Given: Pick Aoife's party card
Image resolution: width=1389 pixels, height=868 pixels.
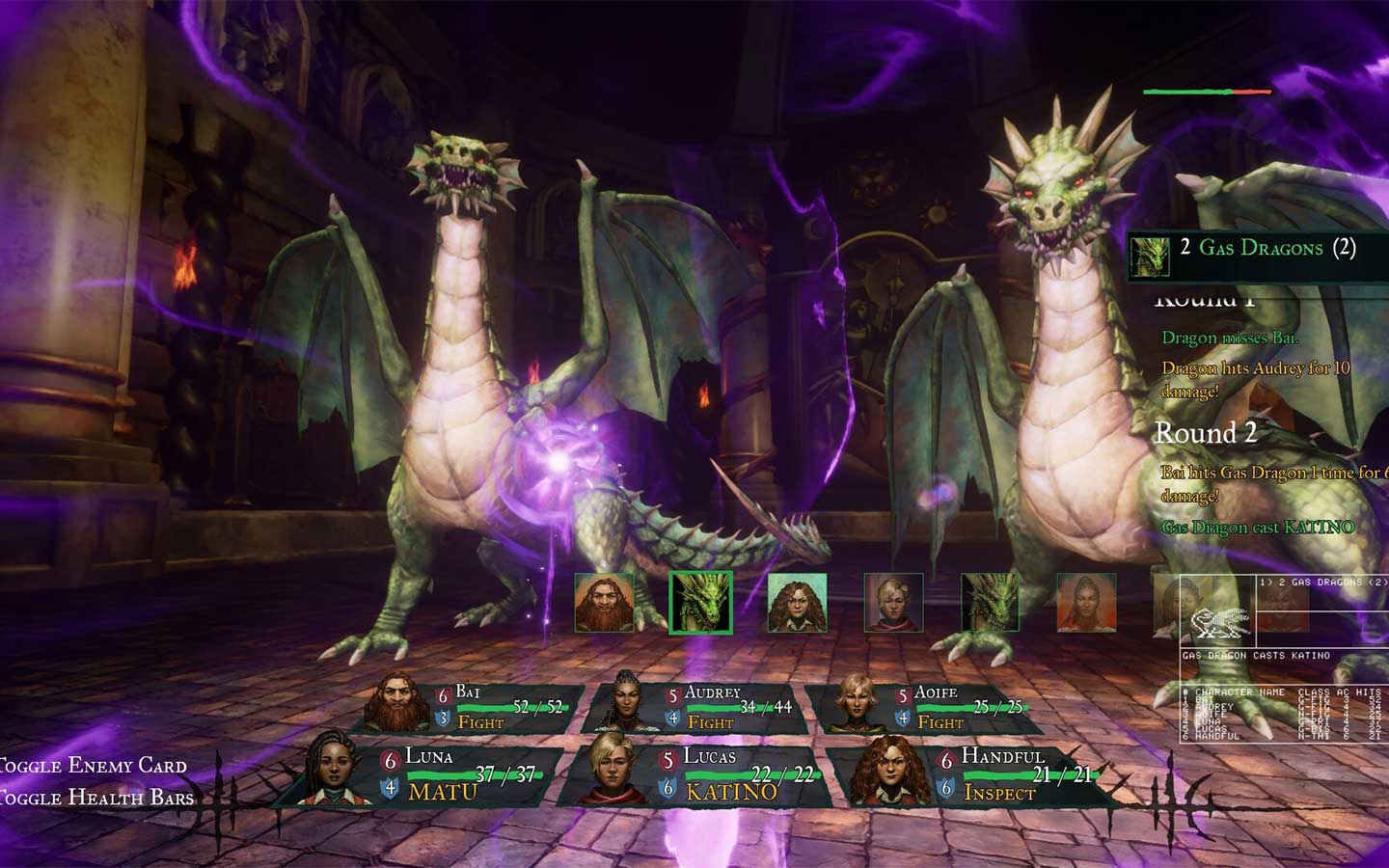Looking at the screenshot, I should [x=924, y=708].
